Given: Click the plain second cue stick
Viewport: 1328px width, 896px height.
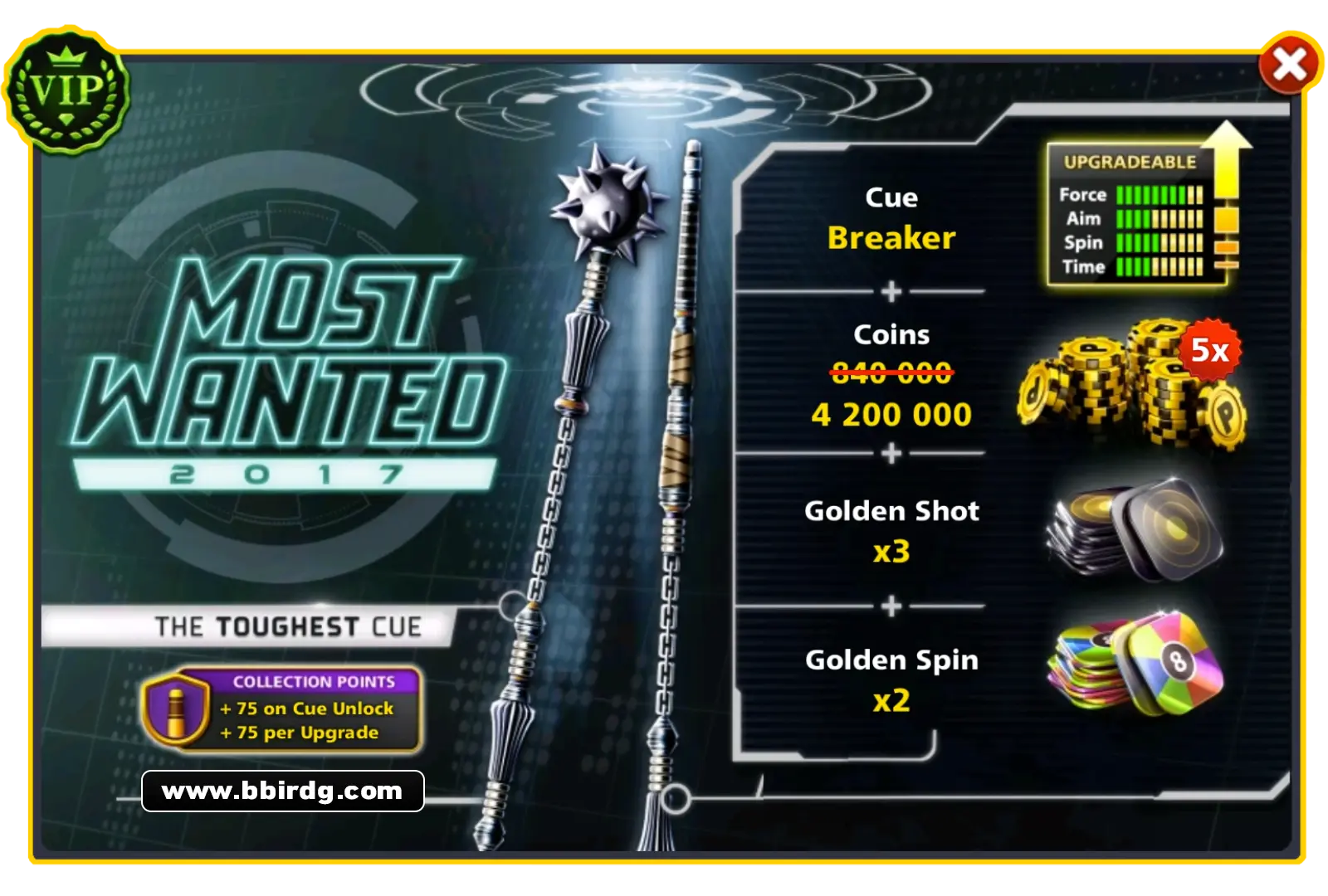Looking at the screenshot, I should coord(681,498).
